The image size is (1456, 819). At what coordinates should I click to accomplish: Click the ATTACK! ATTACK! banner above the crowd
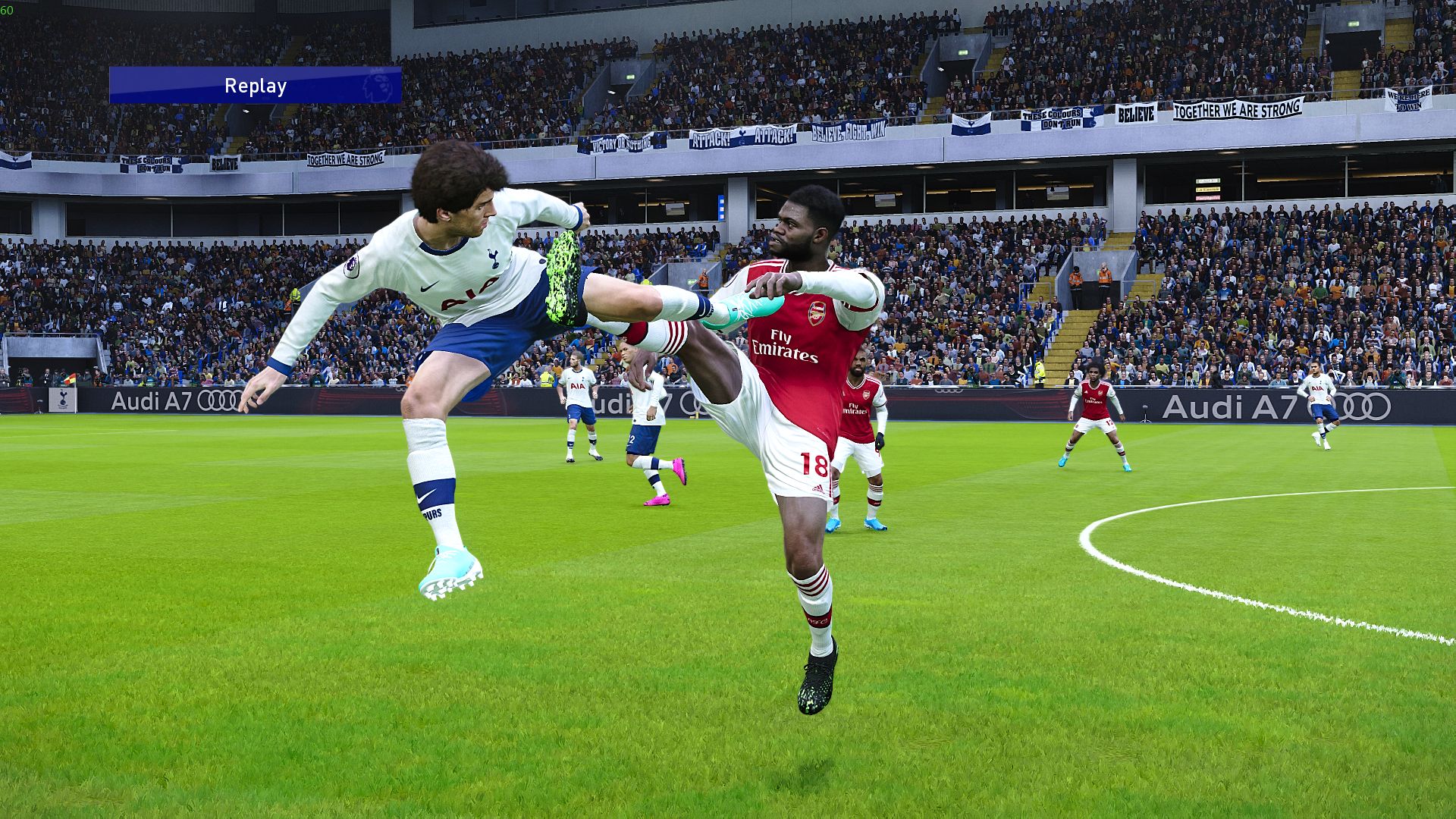743,136
